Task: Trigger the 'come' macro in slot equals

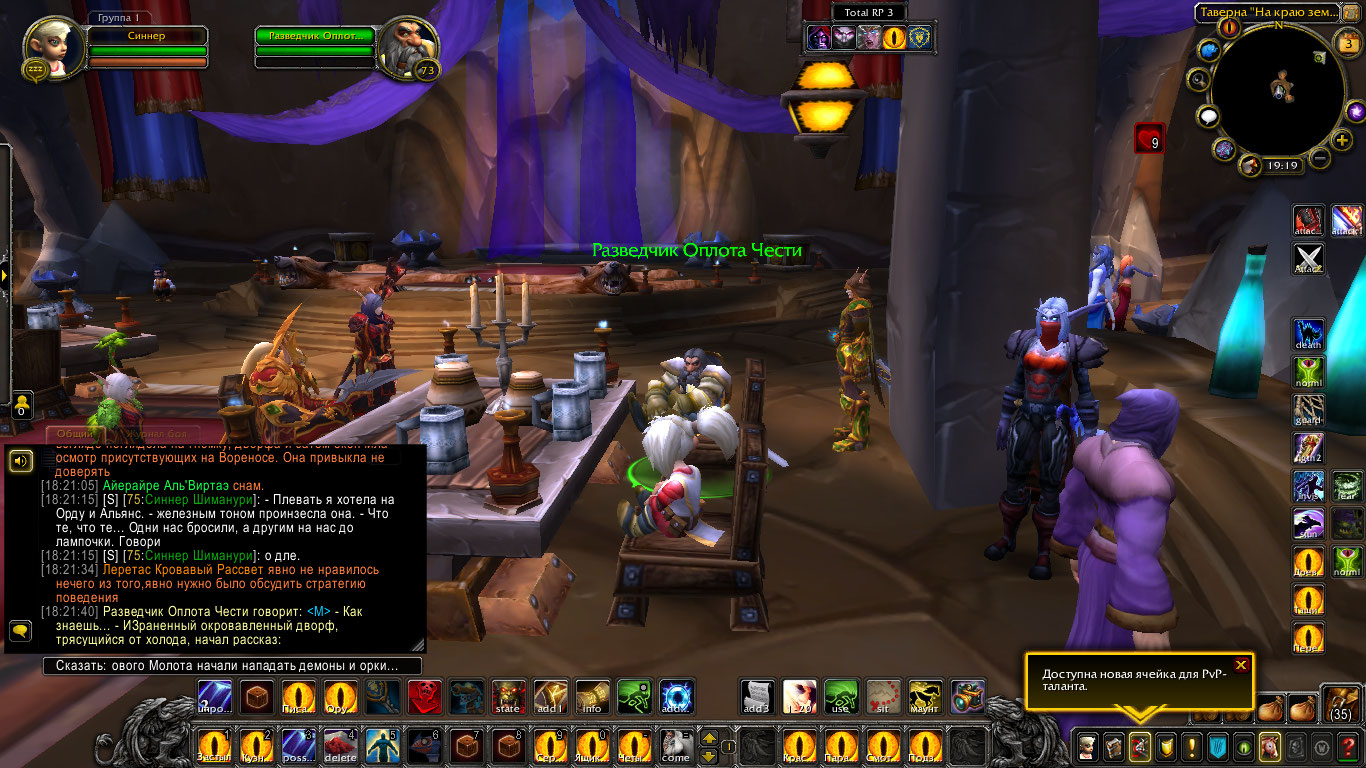Action: coord(675,745)
